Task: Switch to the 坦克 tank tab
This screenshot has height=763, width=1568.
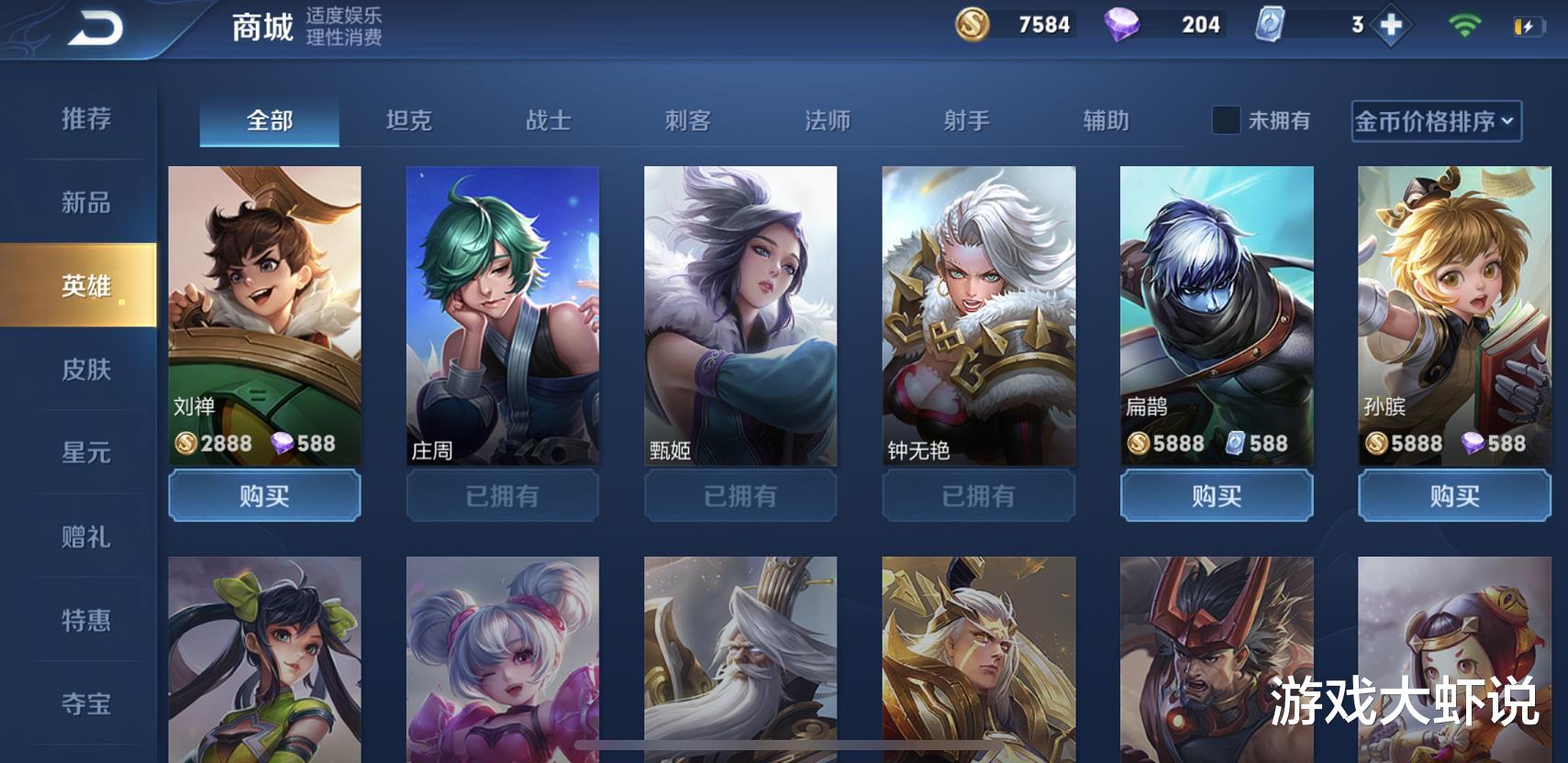Action: coord(410,120)
